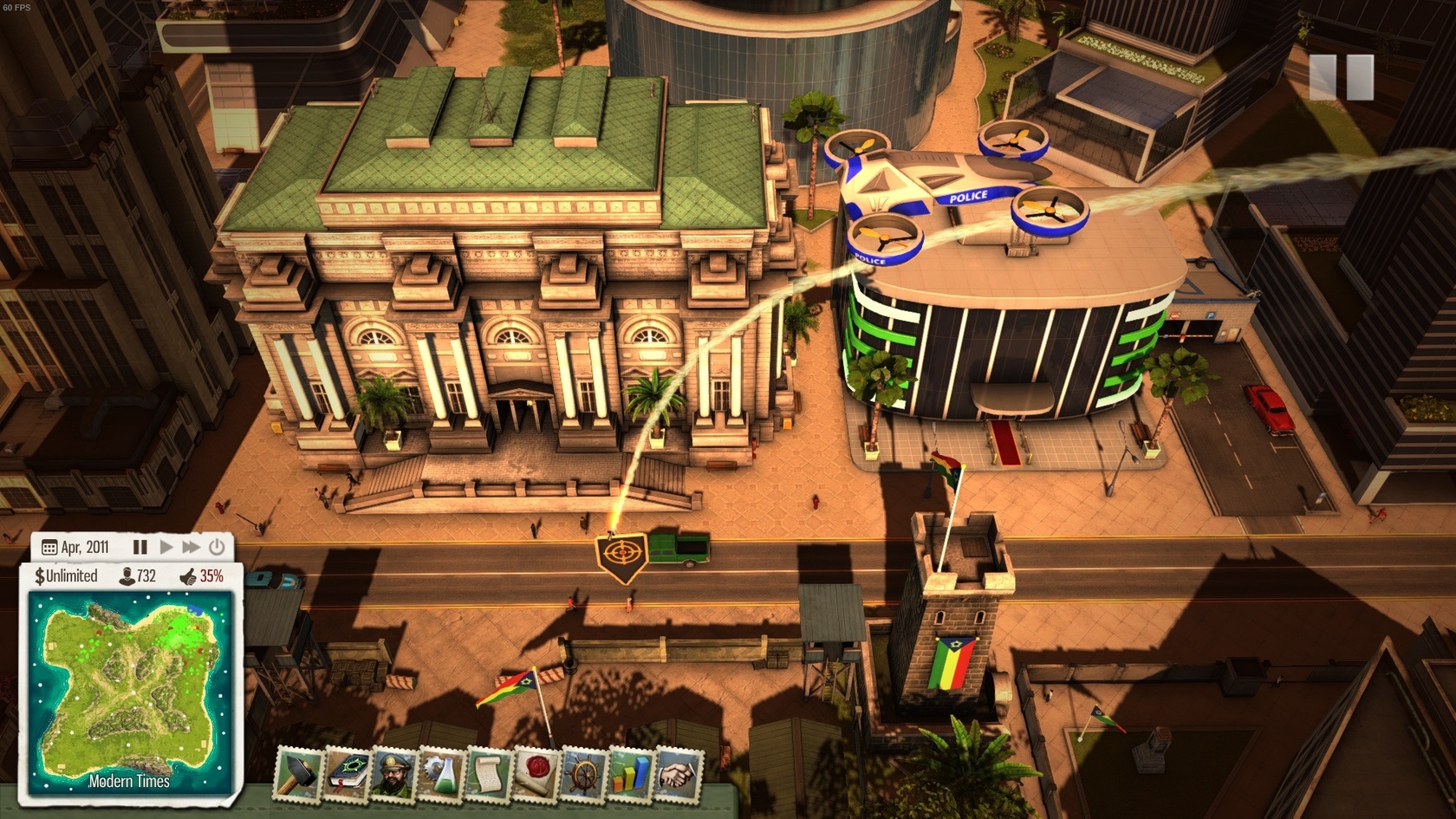1456x819 pixels.
Task: Pause the game in the time controls
Action: tap(140, 547)
